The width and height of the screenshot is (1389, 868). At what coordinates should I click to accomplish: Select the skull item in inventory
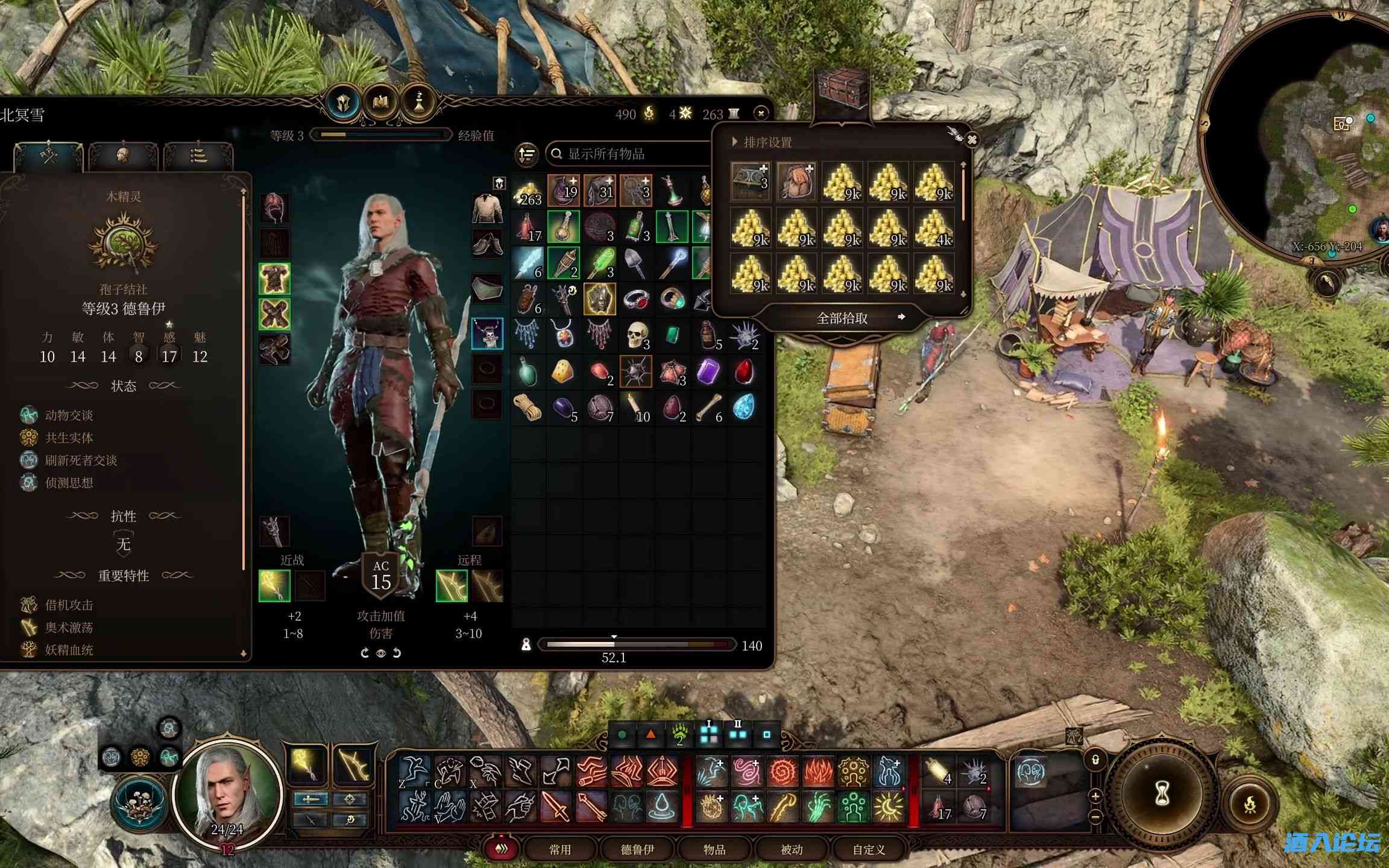[636, 335]
